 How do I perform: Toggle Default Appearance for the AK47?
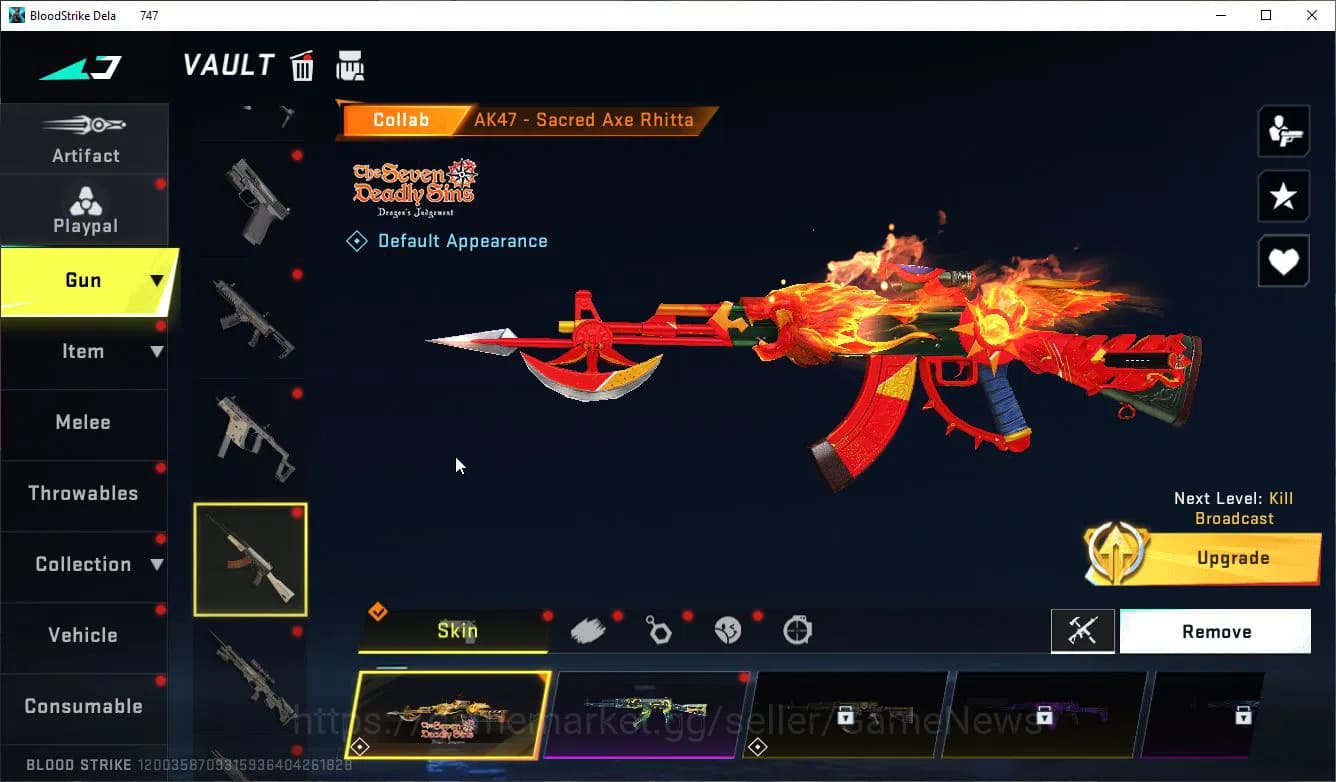tap(447, 240)
